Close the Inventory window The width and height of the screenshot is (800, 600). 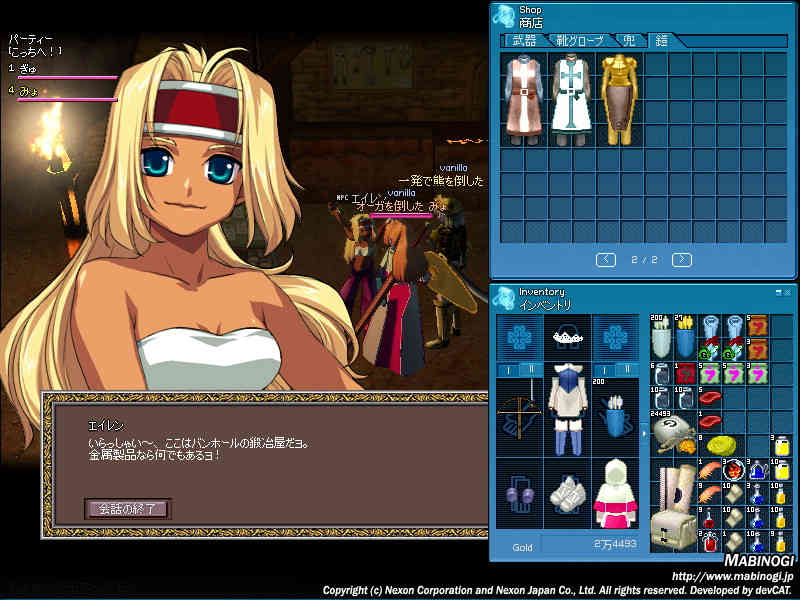click(x=788, y=292)
